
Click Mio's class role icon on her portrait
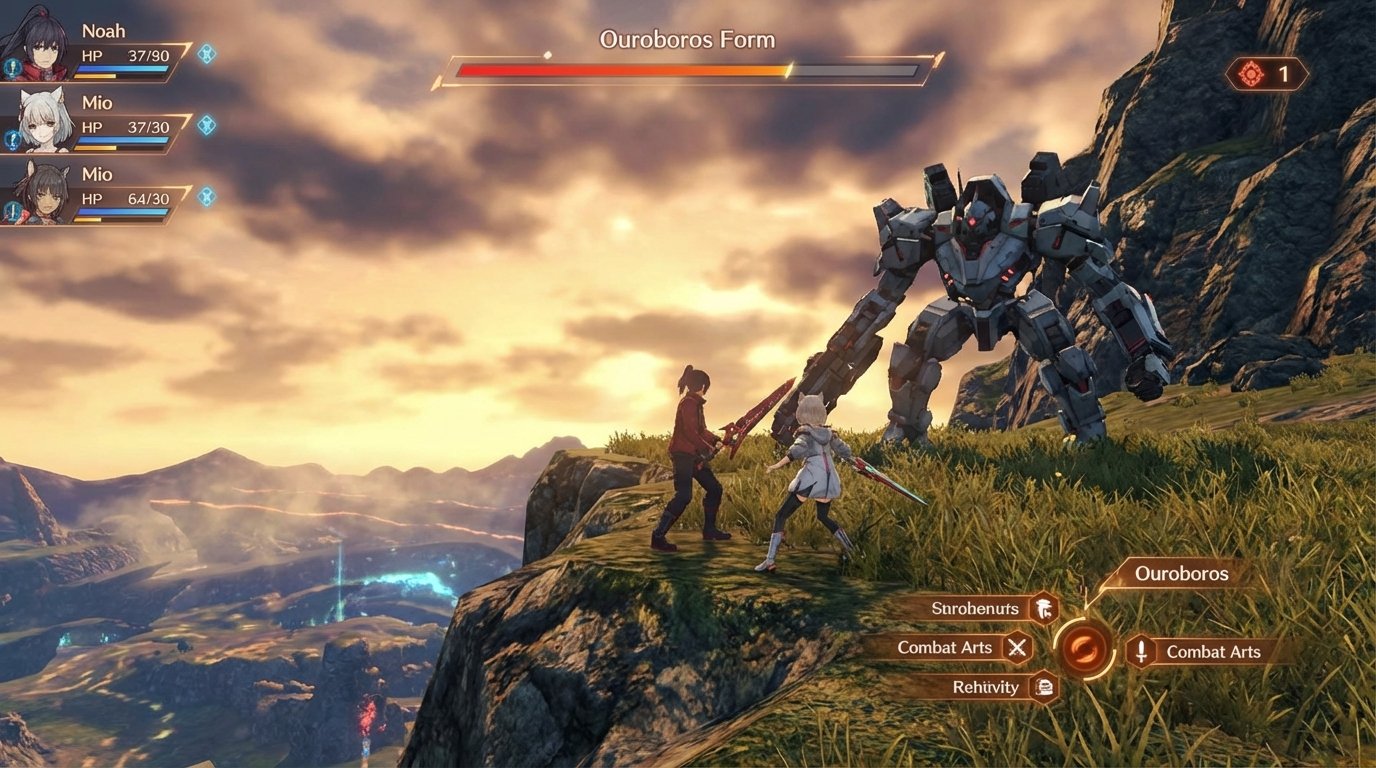12,138
